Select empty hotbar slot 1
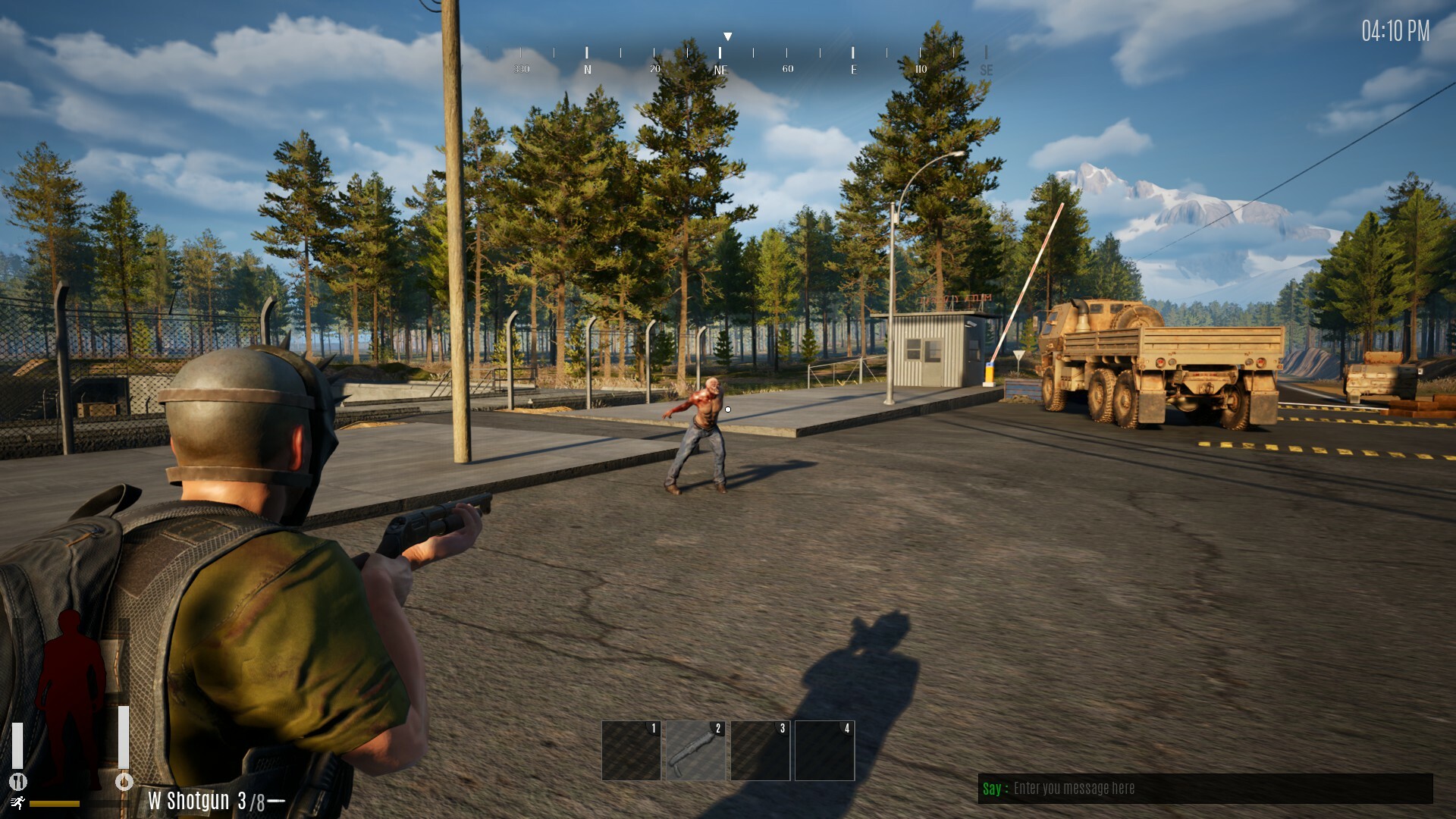This screenshot has width=1456, height=819. click(631, 750)
